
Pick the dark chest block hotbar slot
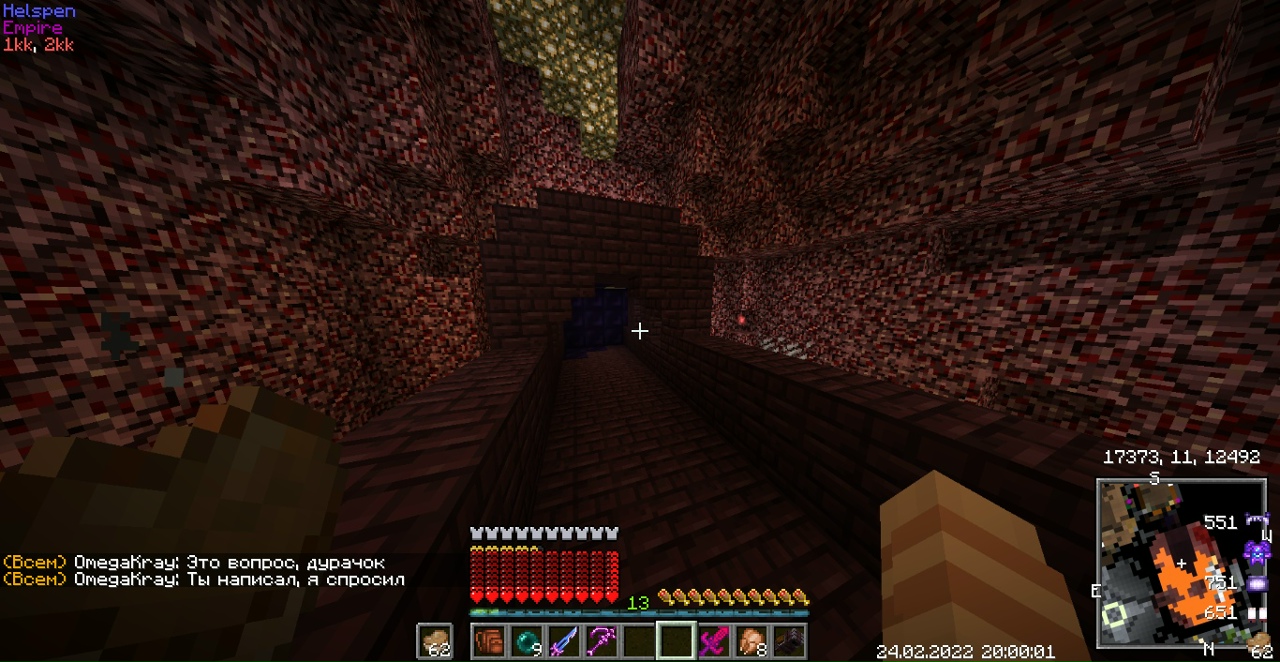pos(787,640)
